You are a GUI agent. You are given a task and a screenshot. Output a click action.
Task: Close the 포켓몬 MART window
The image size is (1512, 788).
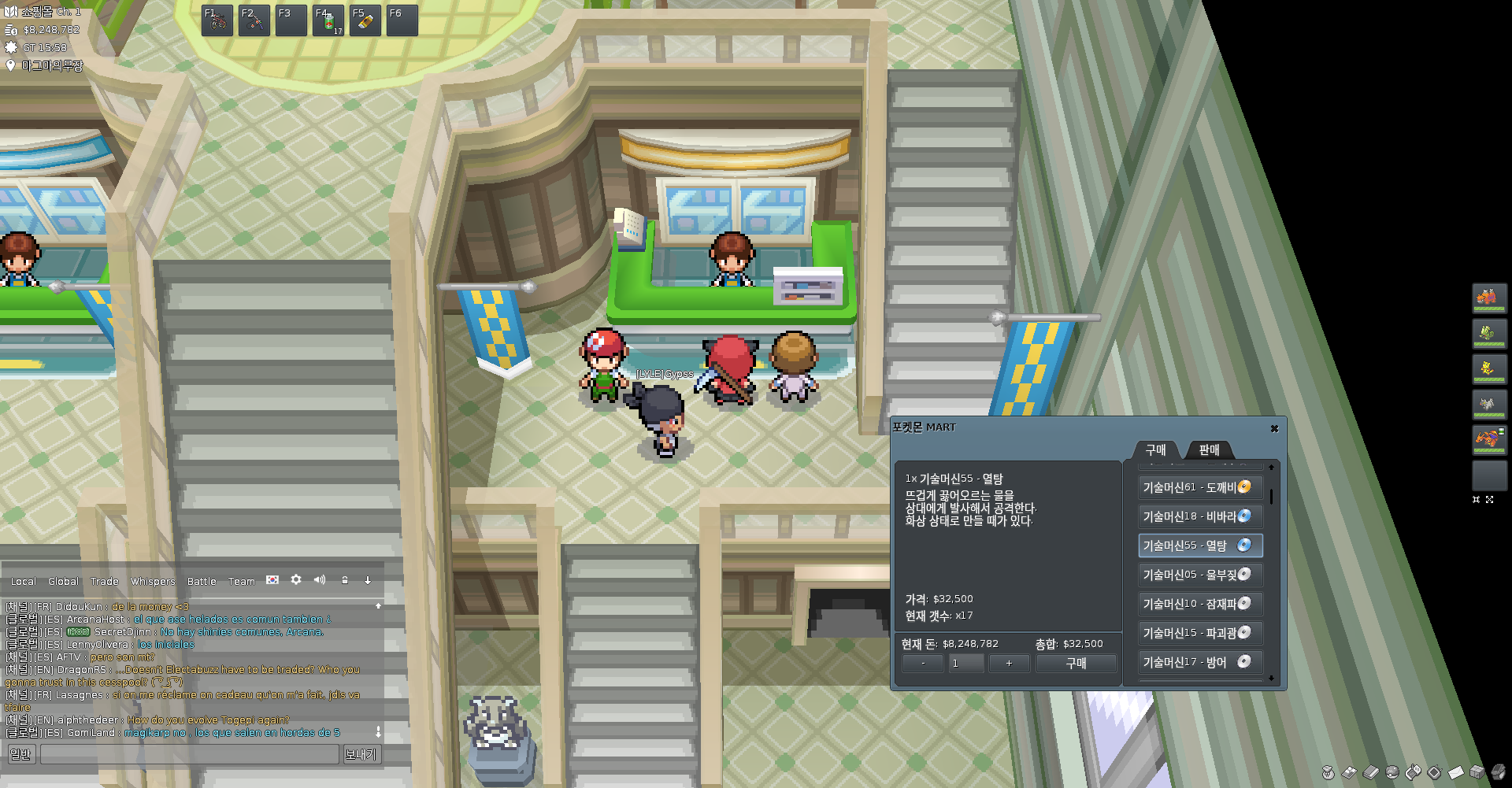(1274, 428)
